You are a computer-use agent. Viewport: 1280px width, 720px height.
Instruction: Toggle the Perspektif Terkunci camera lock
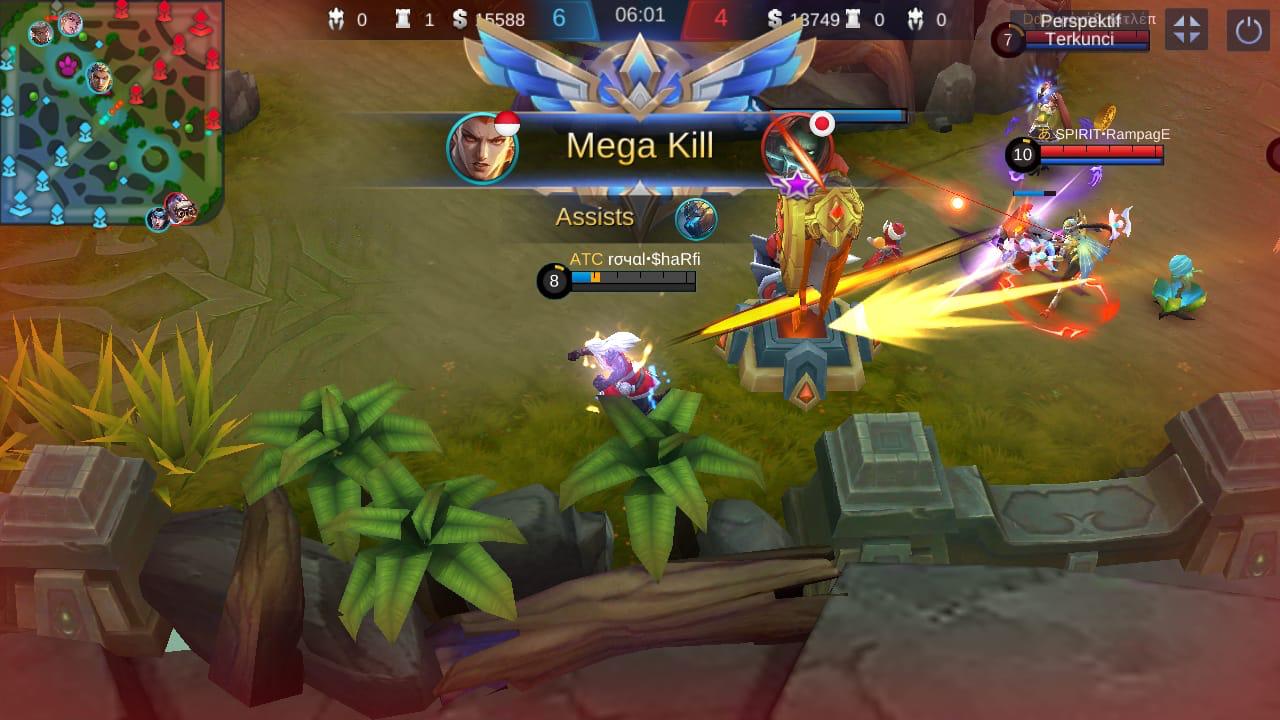coord(1079,30)
